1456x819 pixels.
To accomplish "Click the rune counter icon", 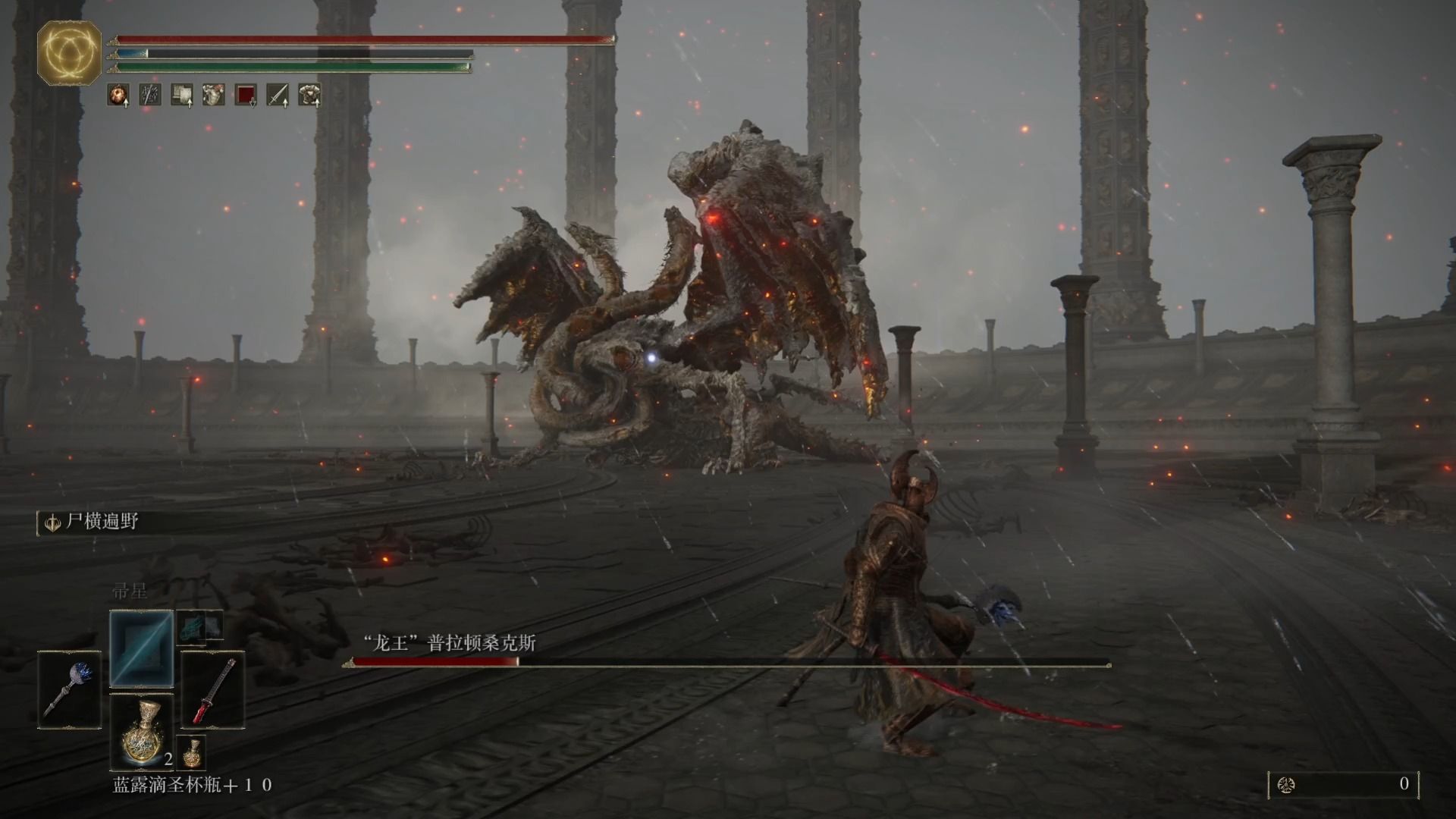I will (x=1286, y=784).
